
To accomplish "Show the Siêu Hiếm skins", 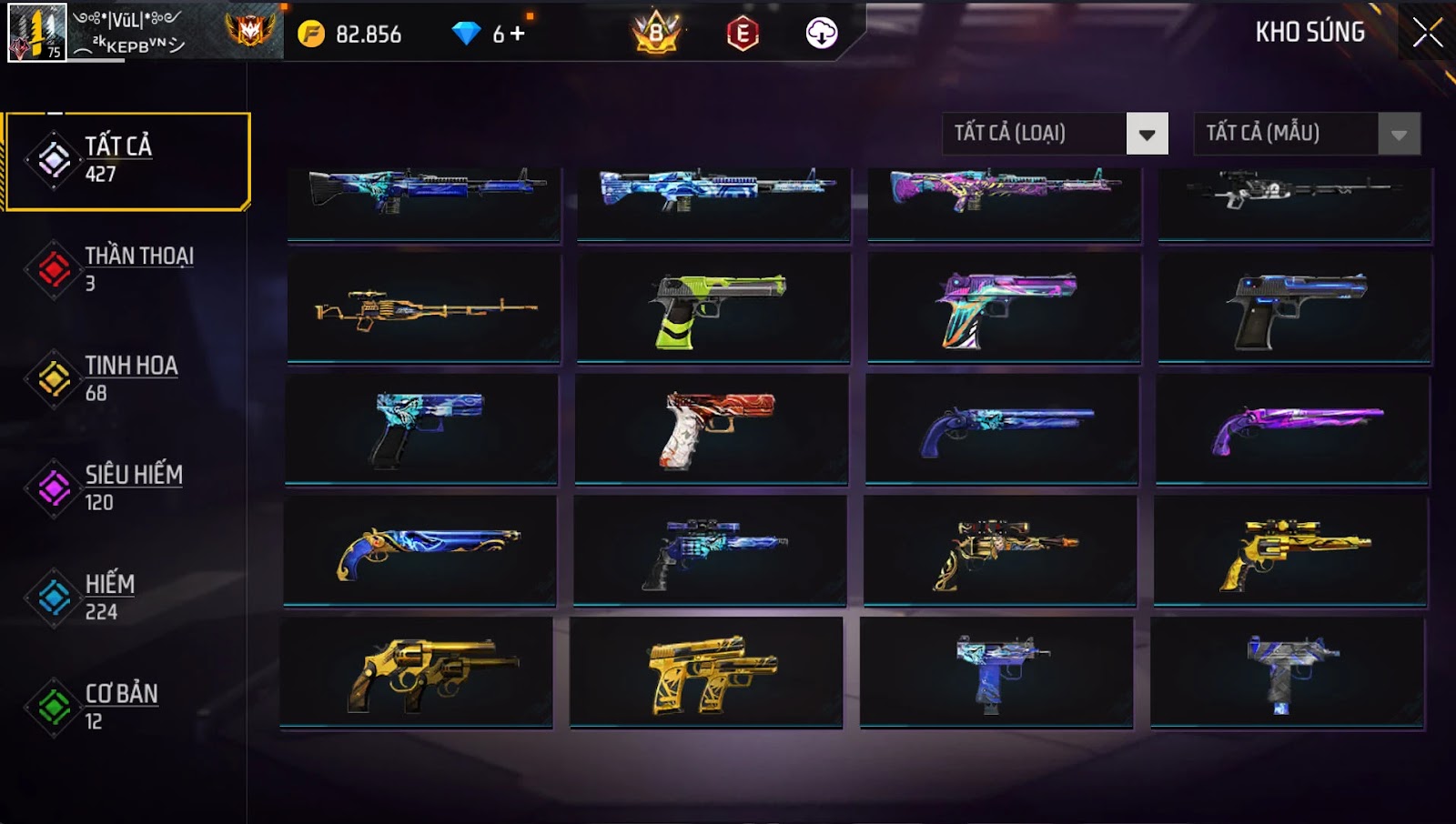I will pyautogui.click(x=127, y=487).
